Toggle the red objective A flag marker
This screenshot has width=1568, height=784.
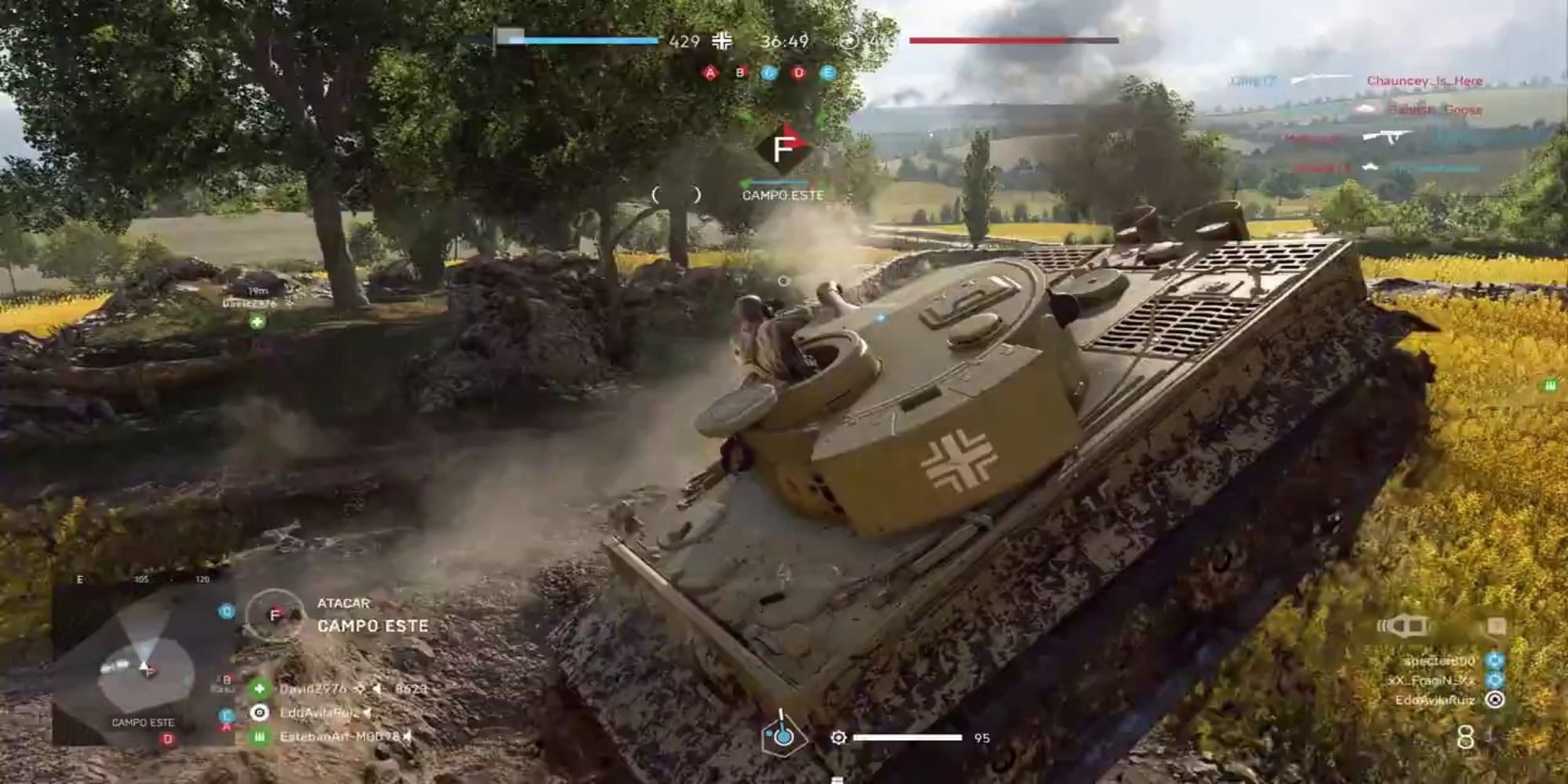tap(710, 72)
